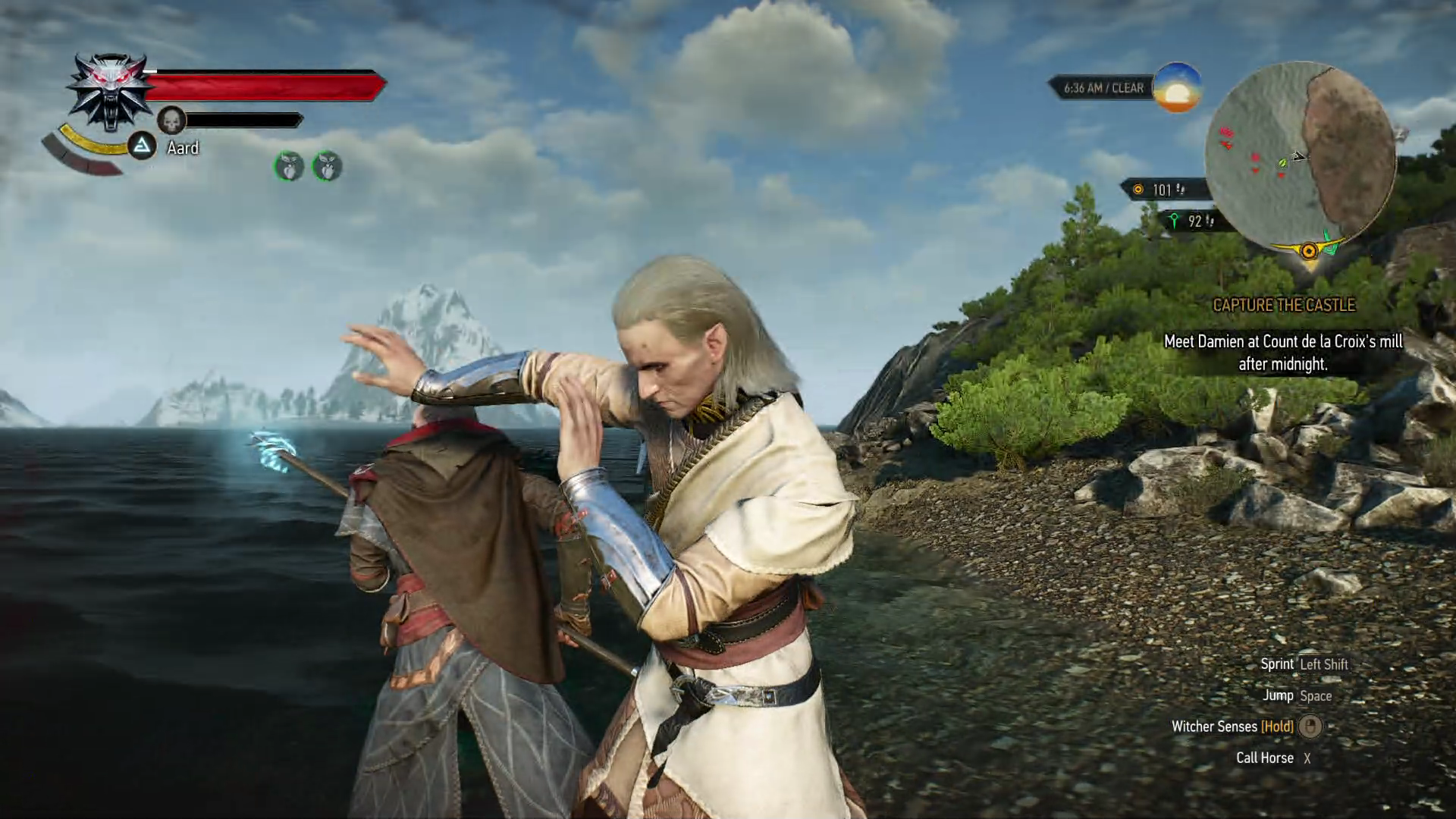
Task: Click the skull toxicity icon
Action: click(172, 120)
